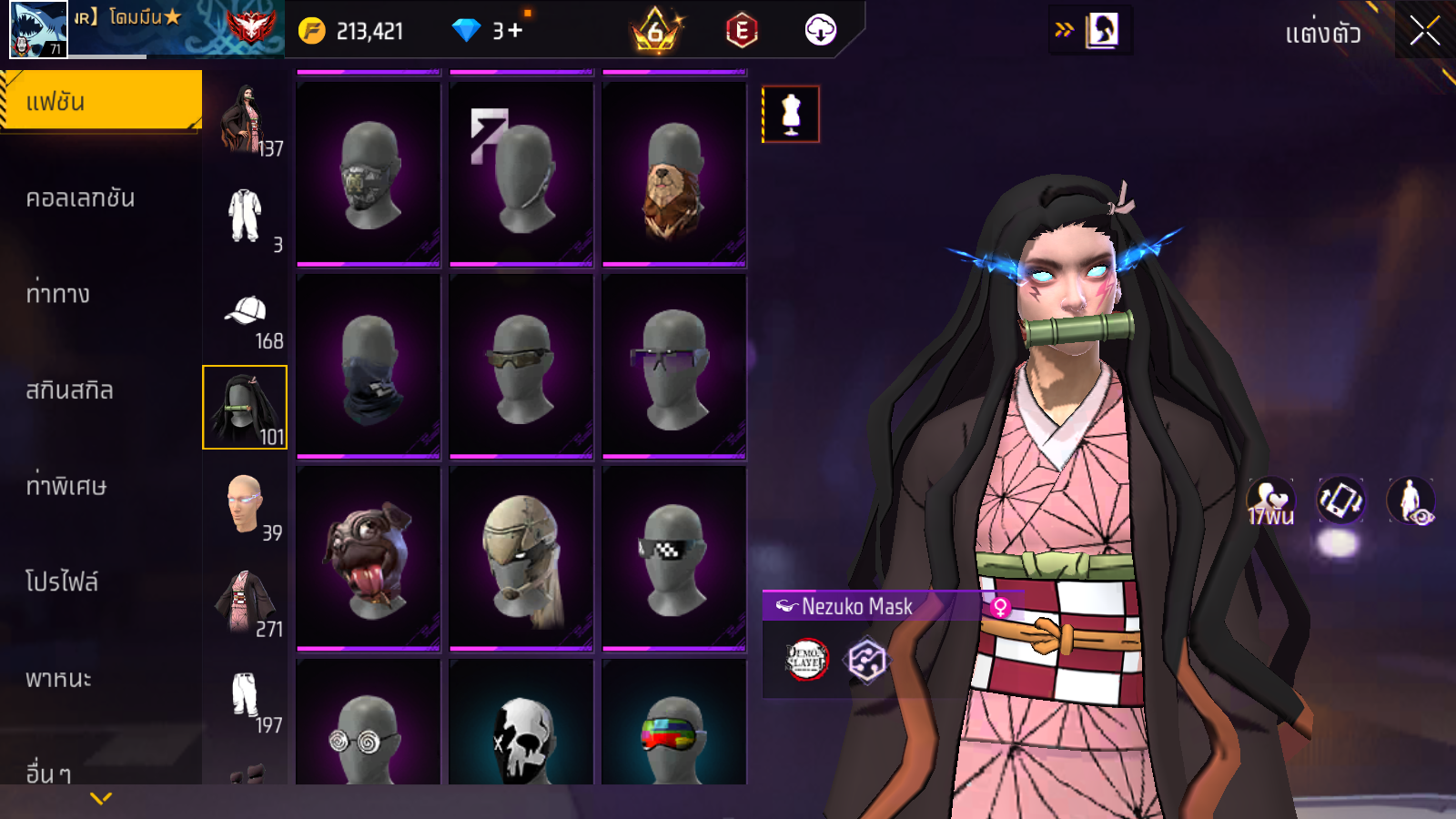Switch to the bald head face category

(245, 504)
